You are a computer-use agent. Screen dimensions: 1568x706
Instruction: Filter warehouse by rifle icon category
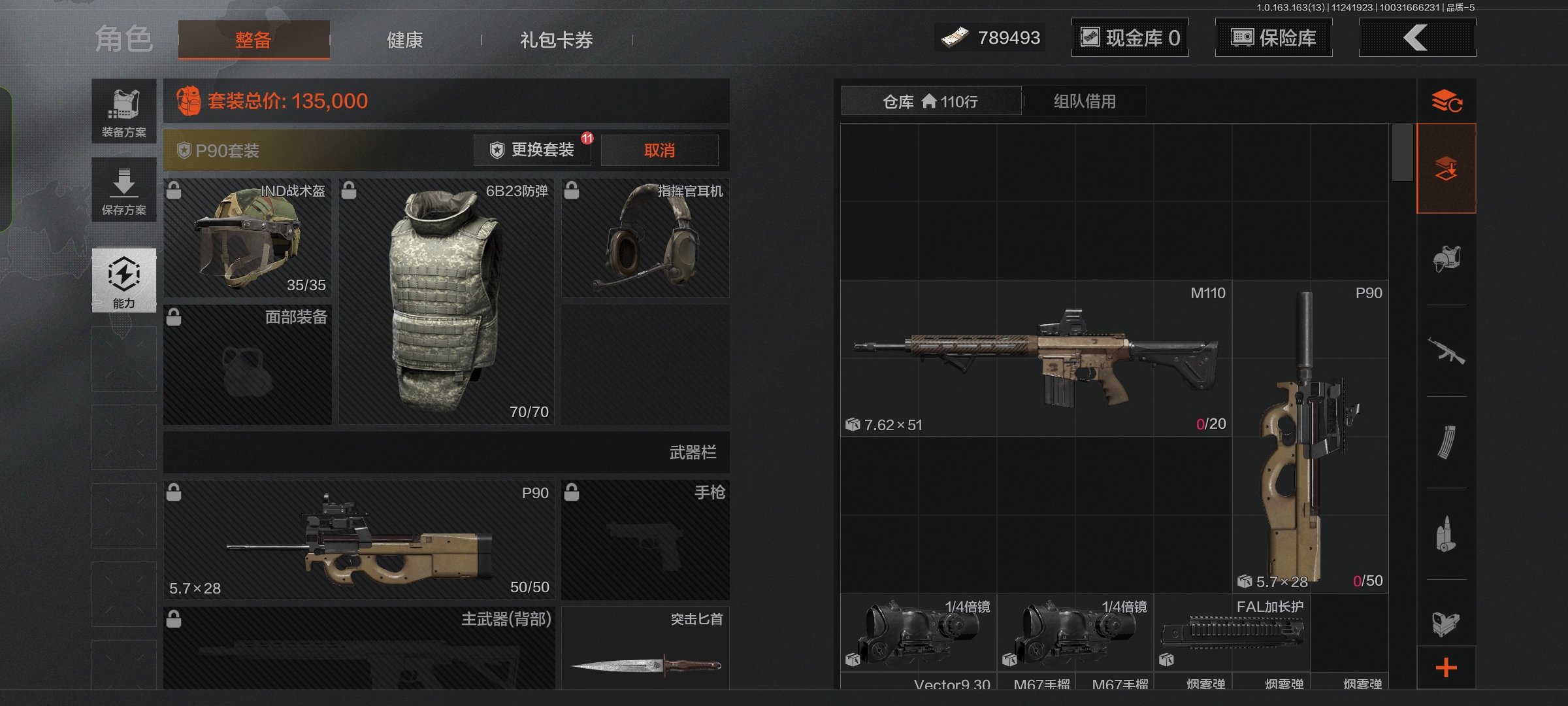[1446, 351]
